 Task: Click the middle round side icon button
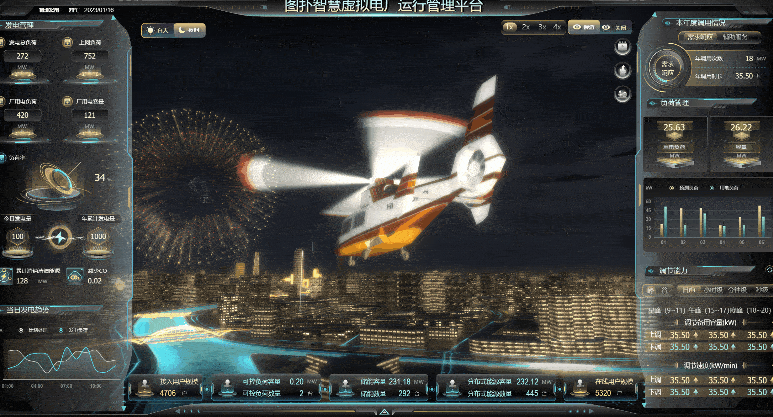click(x=622, y=70)
